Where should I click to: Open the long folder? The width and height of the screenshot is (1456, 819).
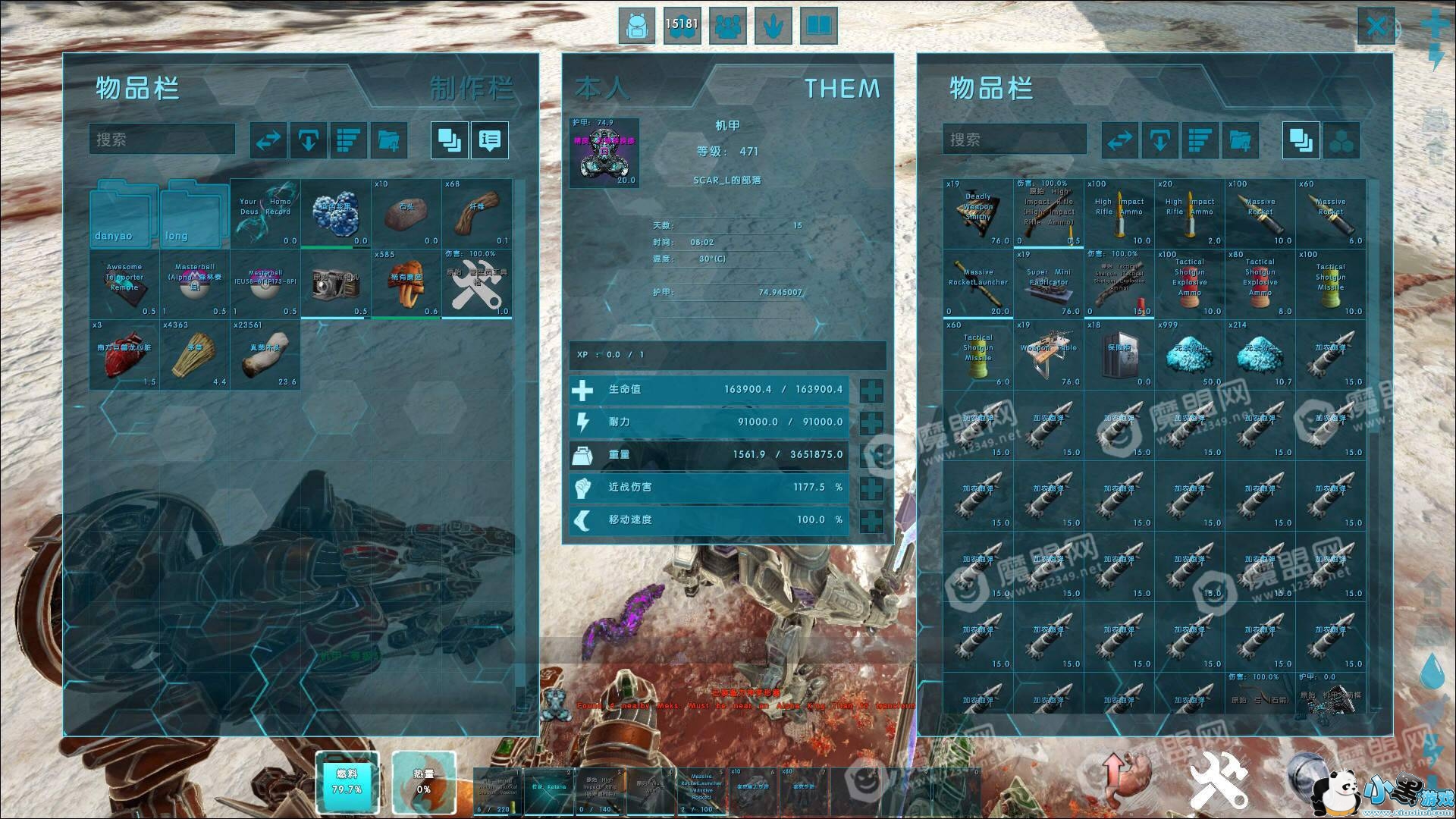tap(194, 213)
